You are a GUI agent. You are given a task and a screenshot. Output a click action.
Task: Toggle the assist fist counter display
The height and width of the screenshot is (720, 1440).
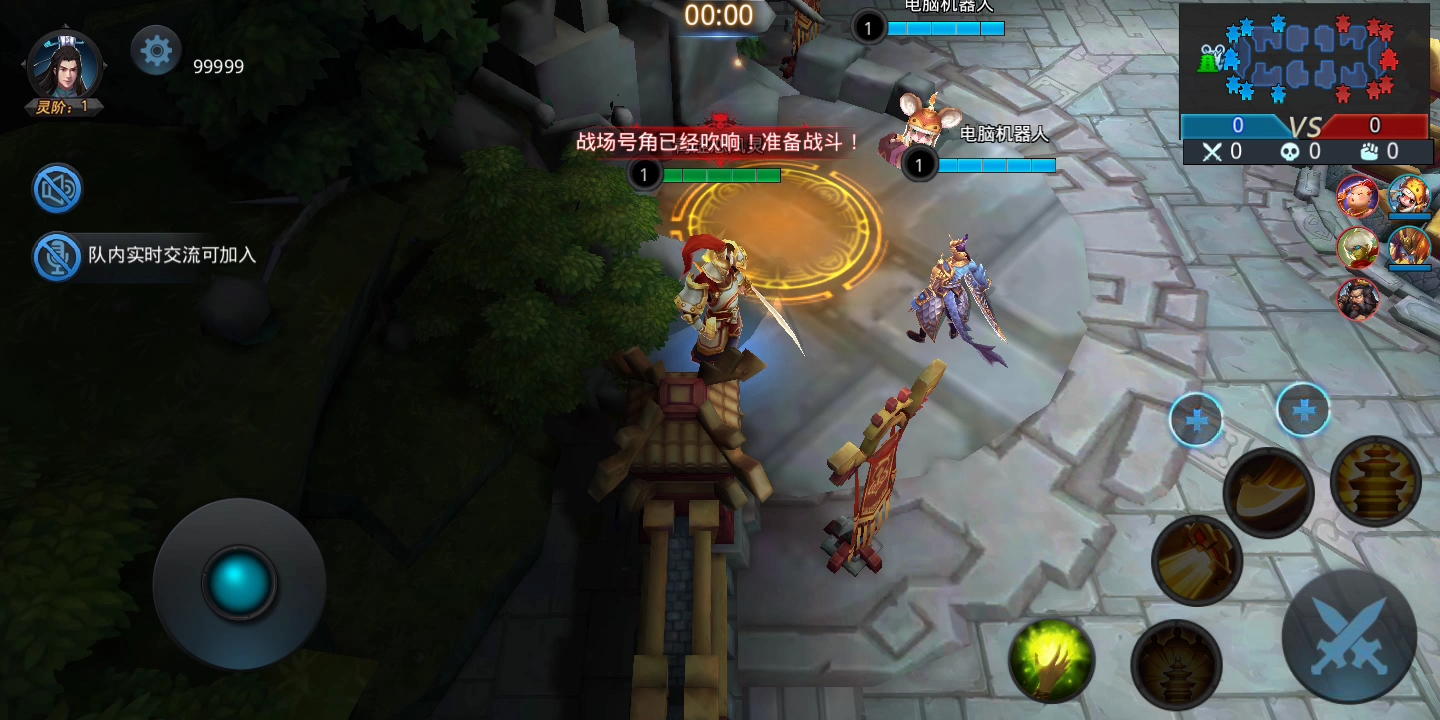(1369, 152)
